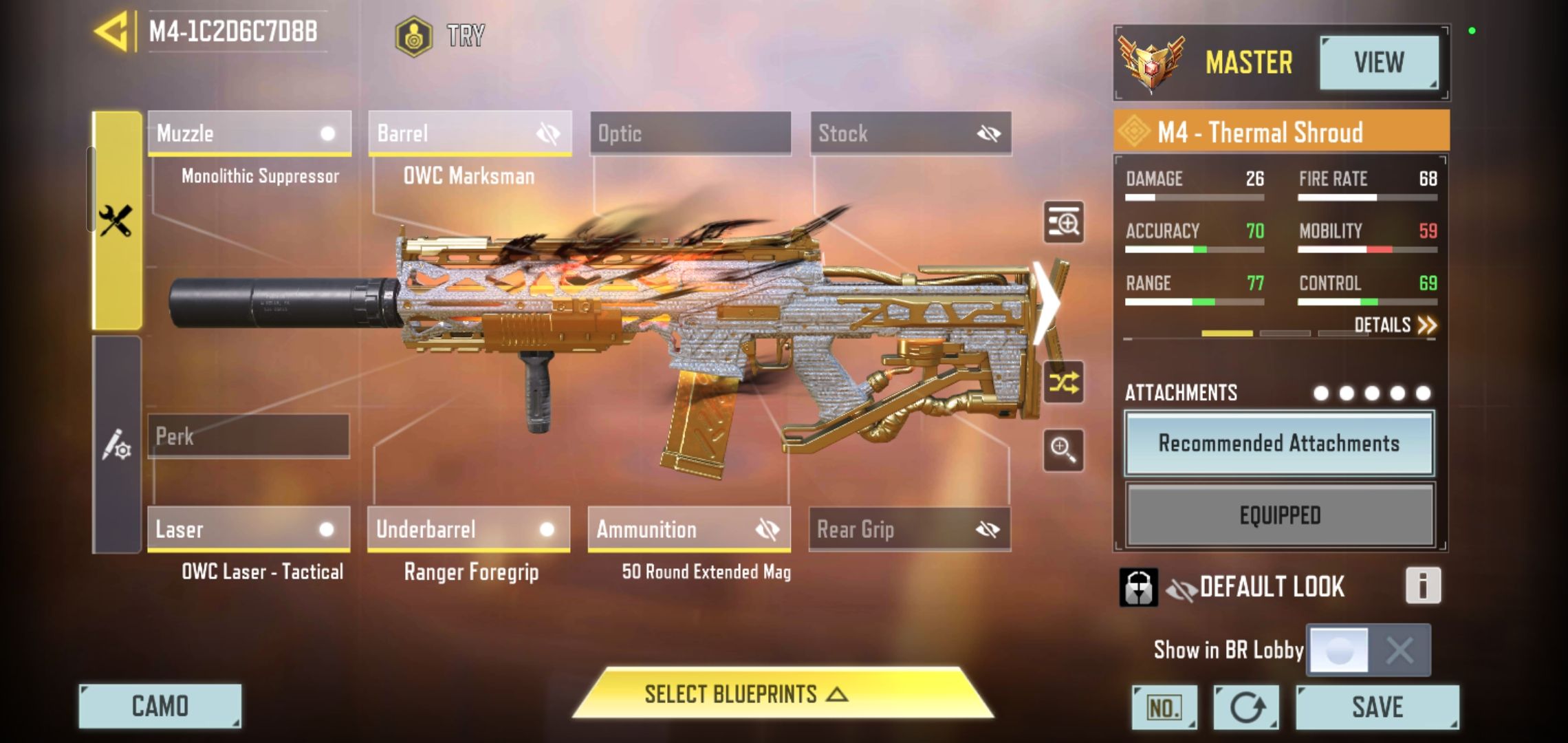Select the Perk slot

pyautogui.click(x=248, y=436)
